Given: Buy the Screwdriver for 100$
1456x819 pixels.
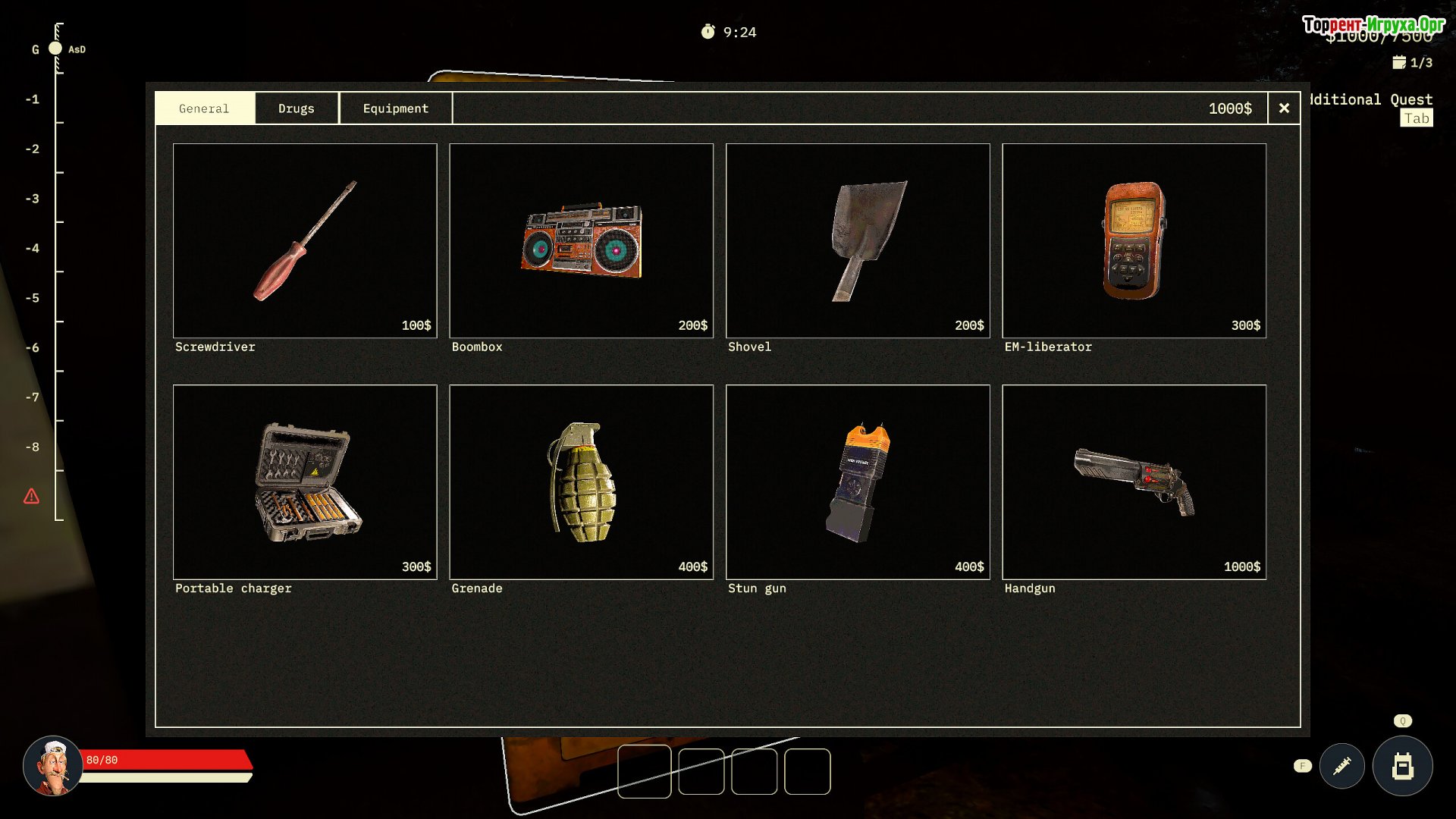Looking at the screenshot, I should click(x=305, y=240).
